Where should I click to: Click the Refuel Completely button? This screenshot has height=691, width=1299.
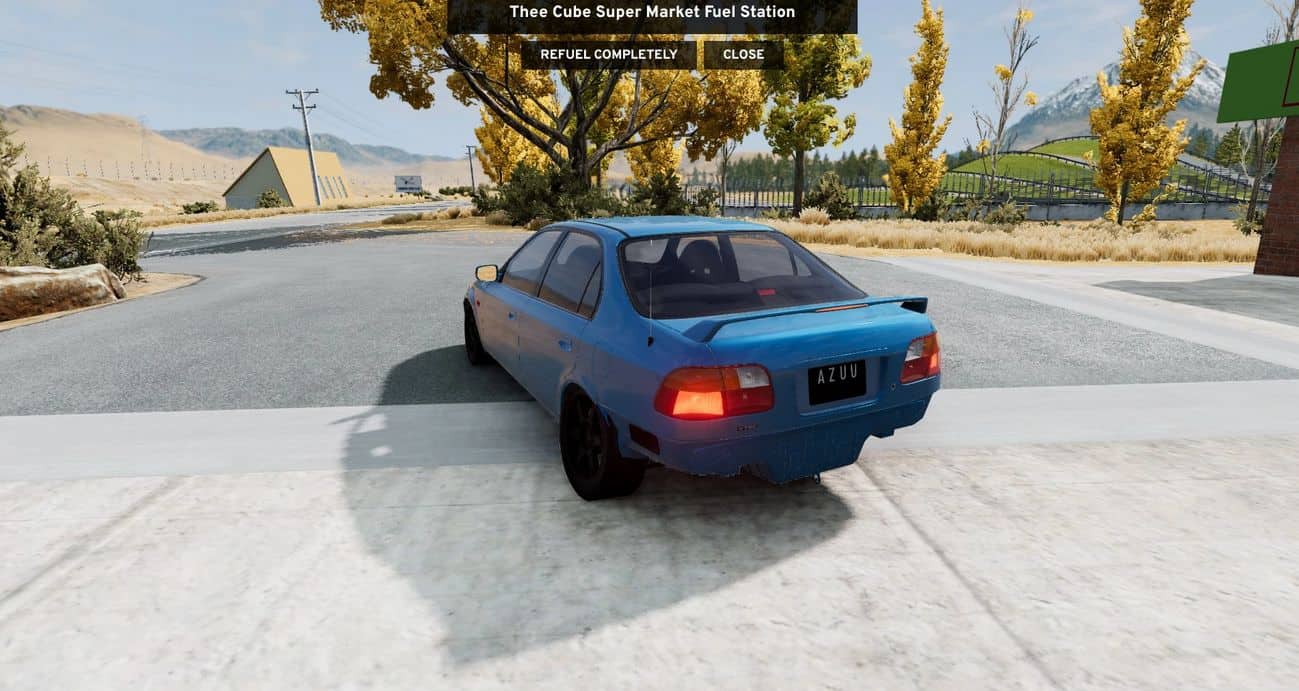tap(608, 54)
